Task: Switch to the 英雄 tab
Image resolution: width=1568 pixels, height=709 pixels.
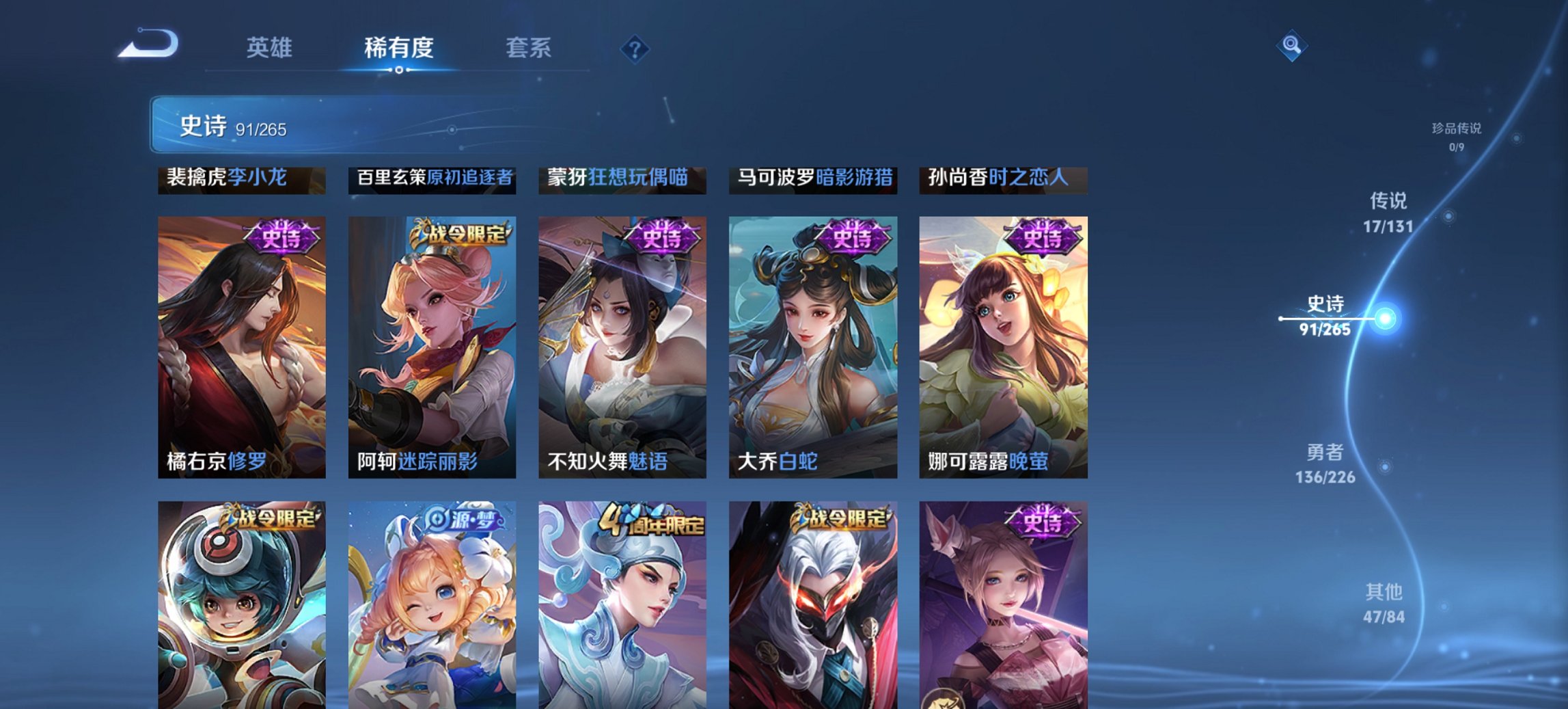Action: pyautogui.click(x=271, y=48)
